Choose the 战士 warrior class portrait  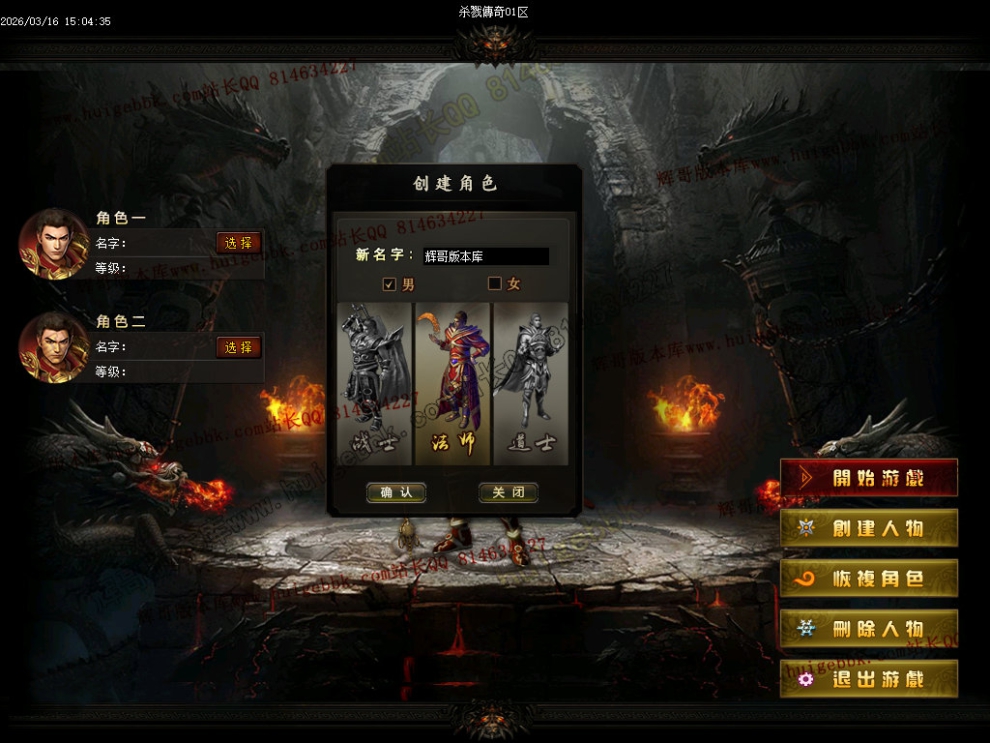point(375,383)
